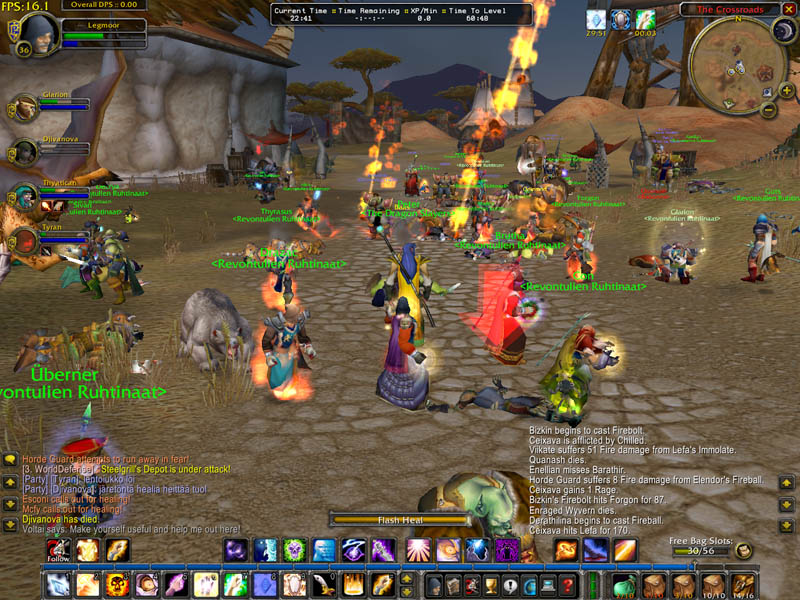Open the green backpack bag slot

624,584
